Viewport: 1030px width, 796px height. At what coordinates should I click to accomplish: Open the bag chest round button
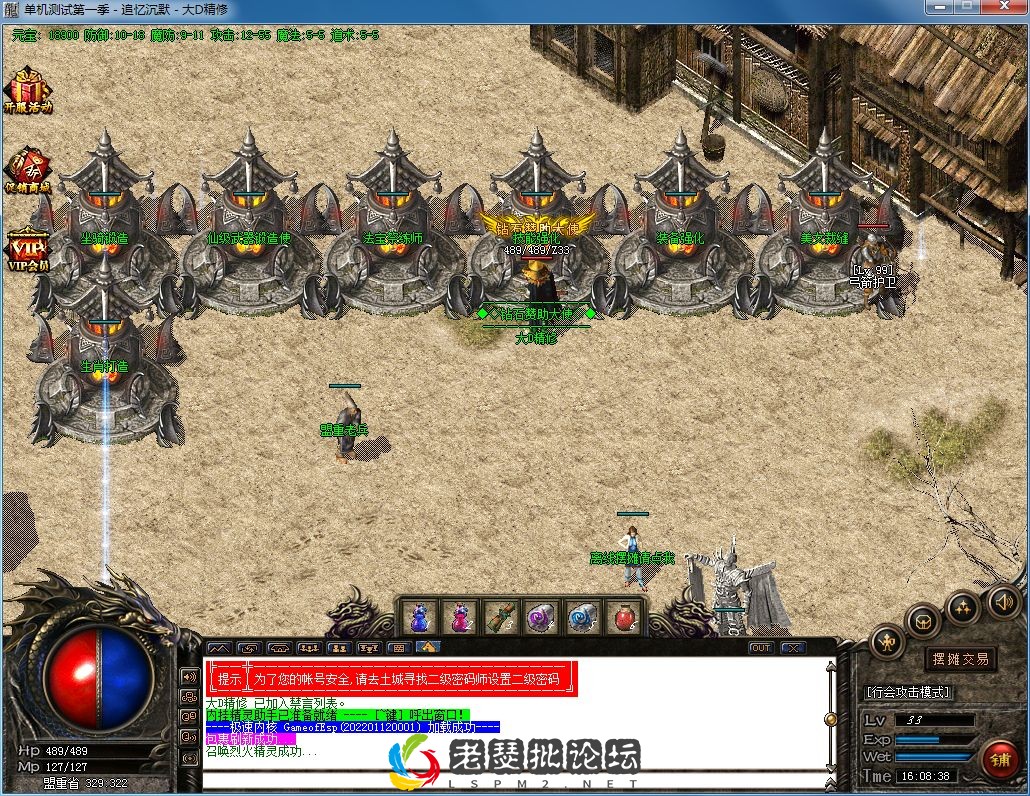pos(923,621)
